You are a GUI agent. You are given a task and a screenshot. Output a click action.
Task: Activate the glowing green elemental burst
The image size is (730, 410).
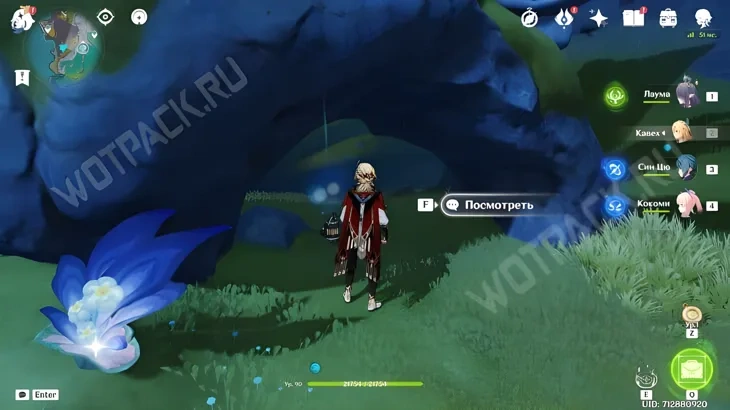691,370
